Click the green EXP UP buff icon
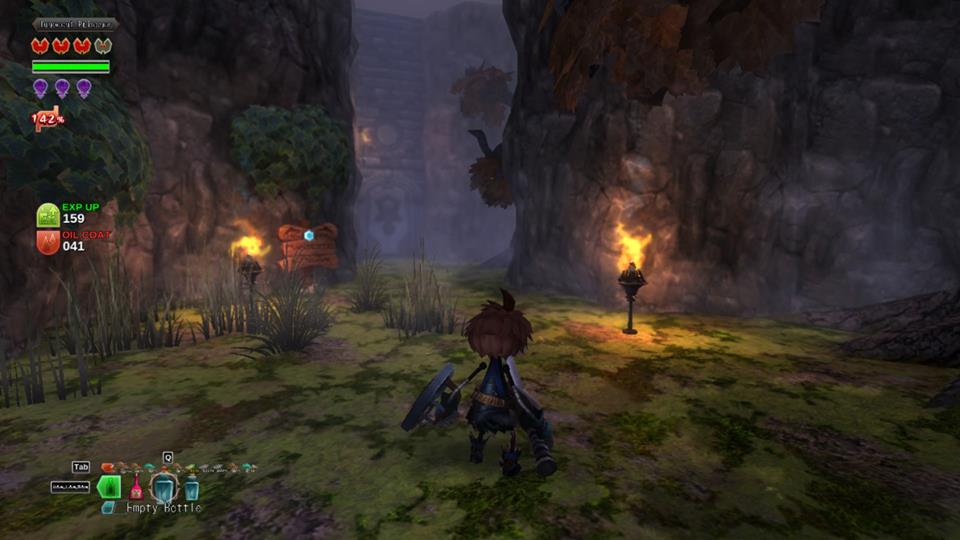This screenshot has width=960, height=540. point(48,215)
